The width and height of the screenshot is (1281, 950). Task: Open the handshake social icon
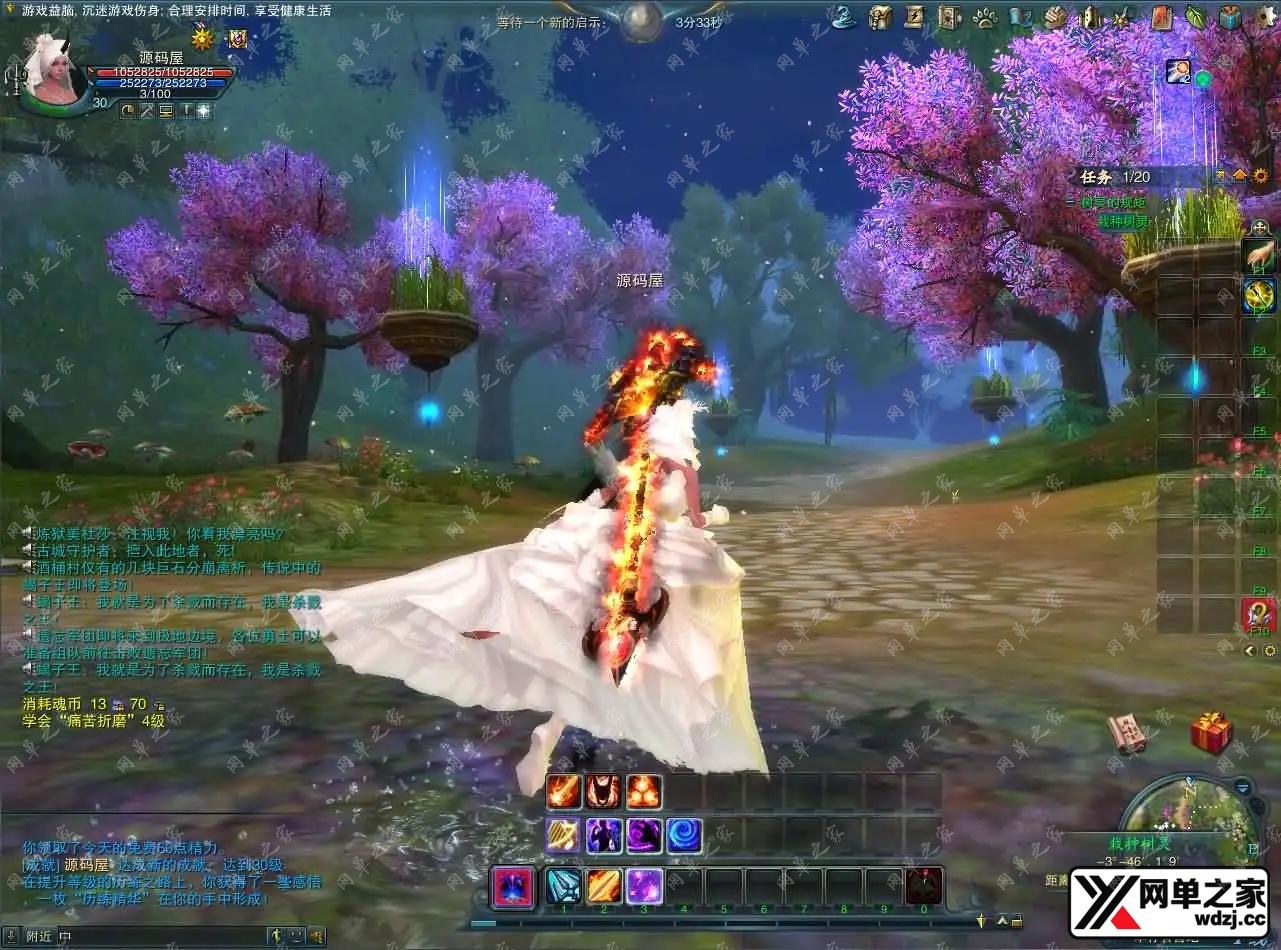point(1056,17)
